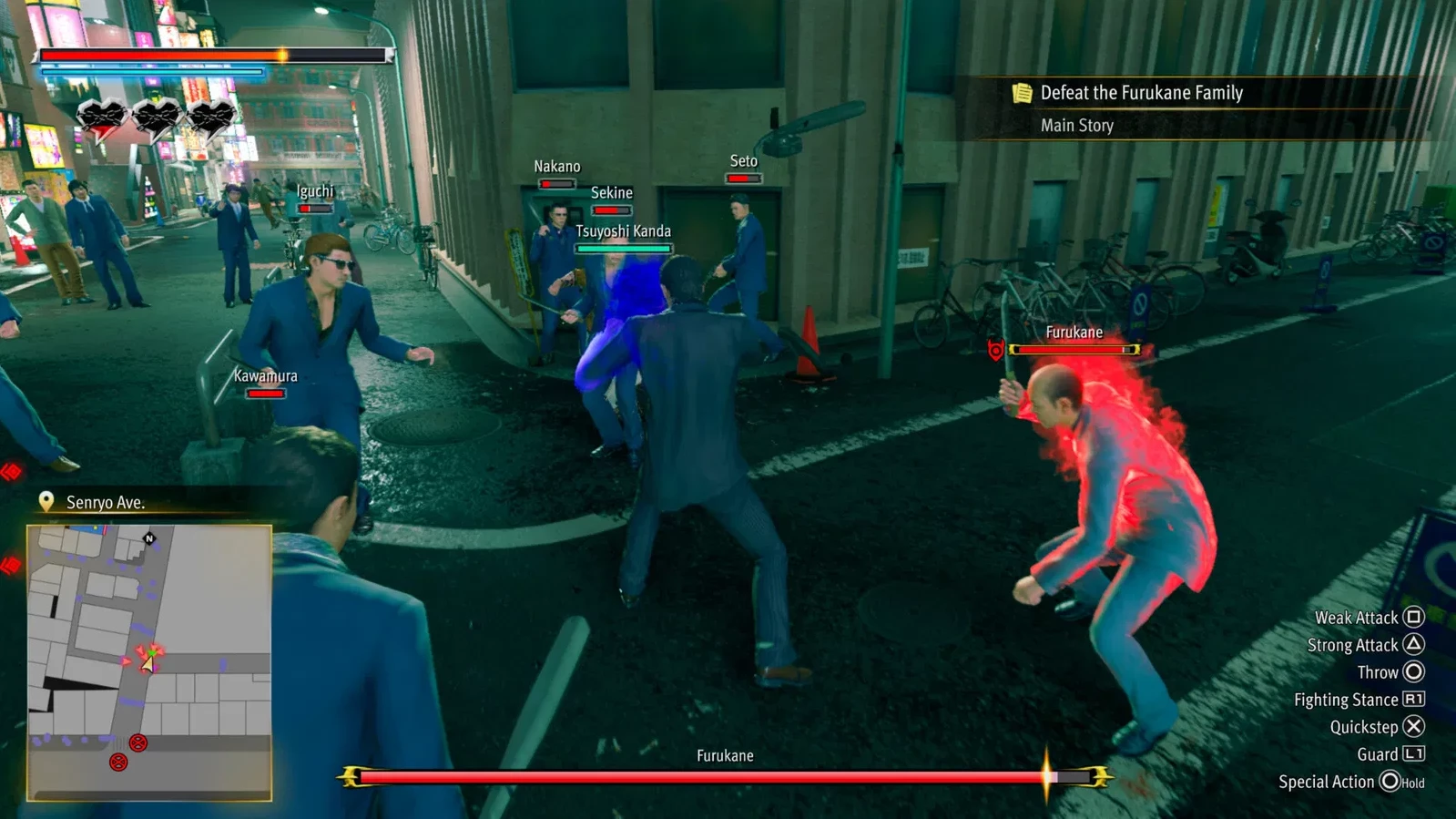Open the Defeat the Furukane Family objective banner
Viewport: 1456px width, 819px height.
click(1141, 92)
